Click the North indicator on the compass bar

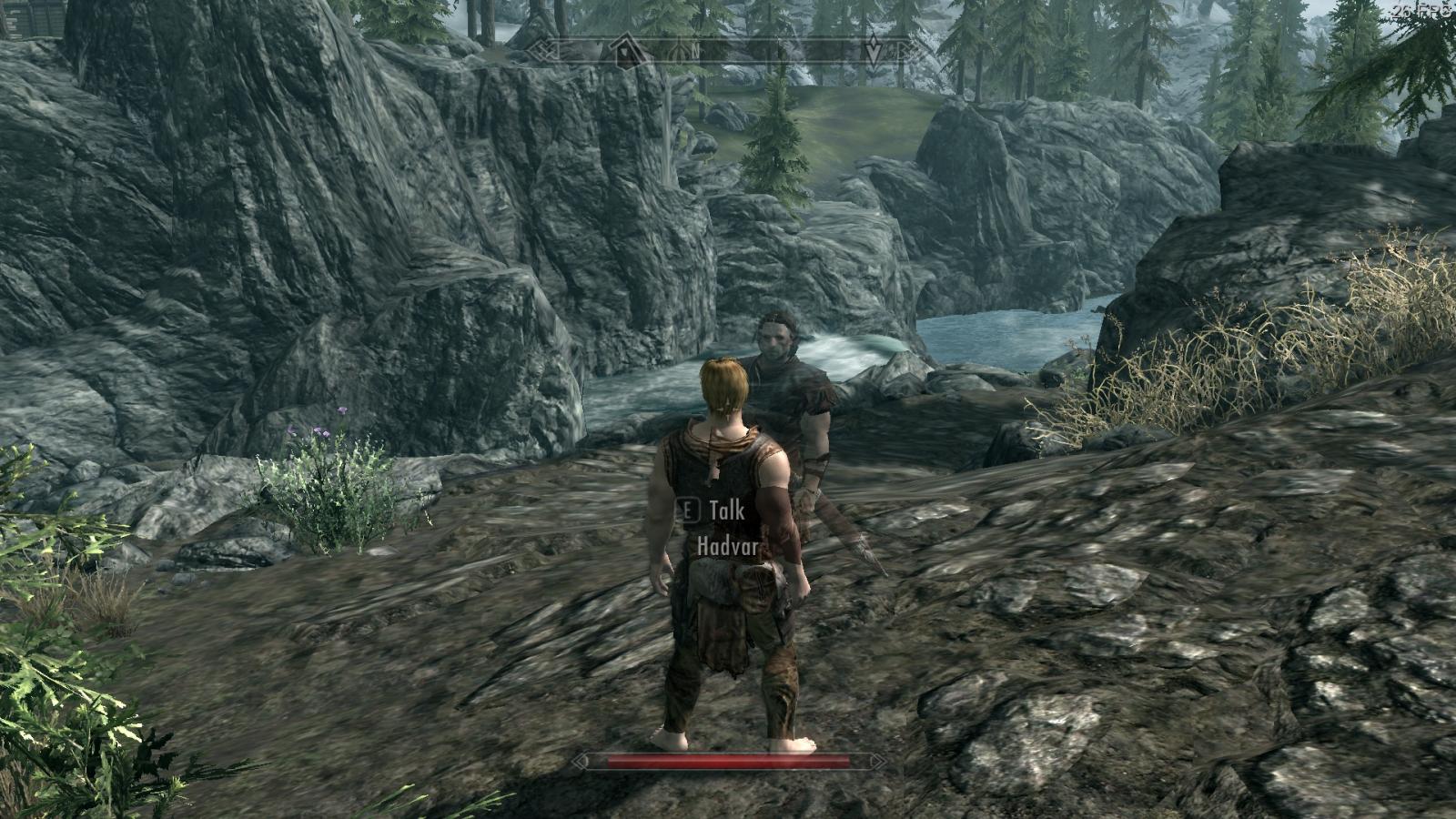[696, 50]
